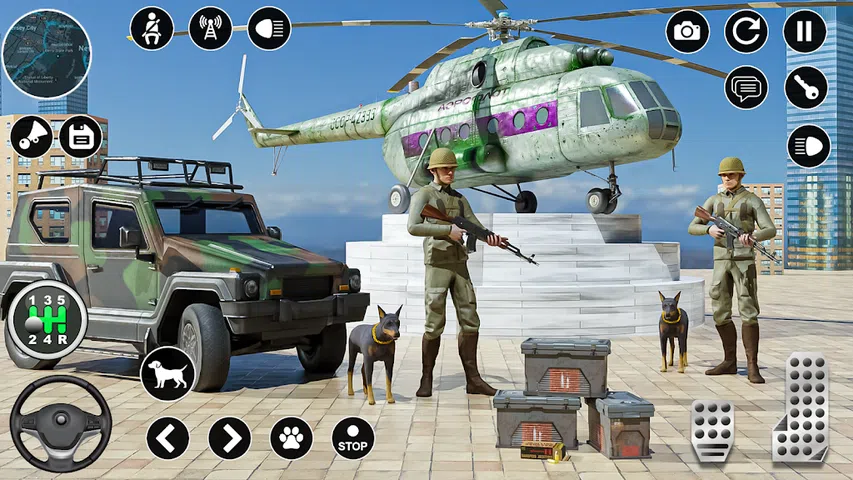The image size is (853, 480).
Task: Activate the radio tower button
Action: point(210,28)
